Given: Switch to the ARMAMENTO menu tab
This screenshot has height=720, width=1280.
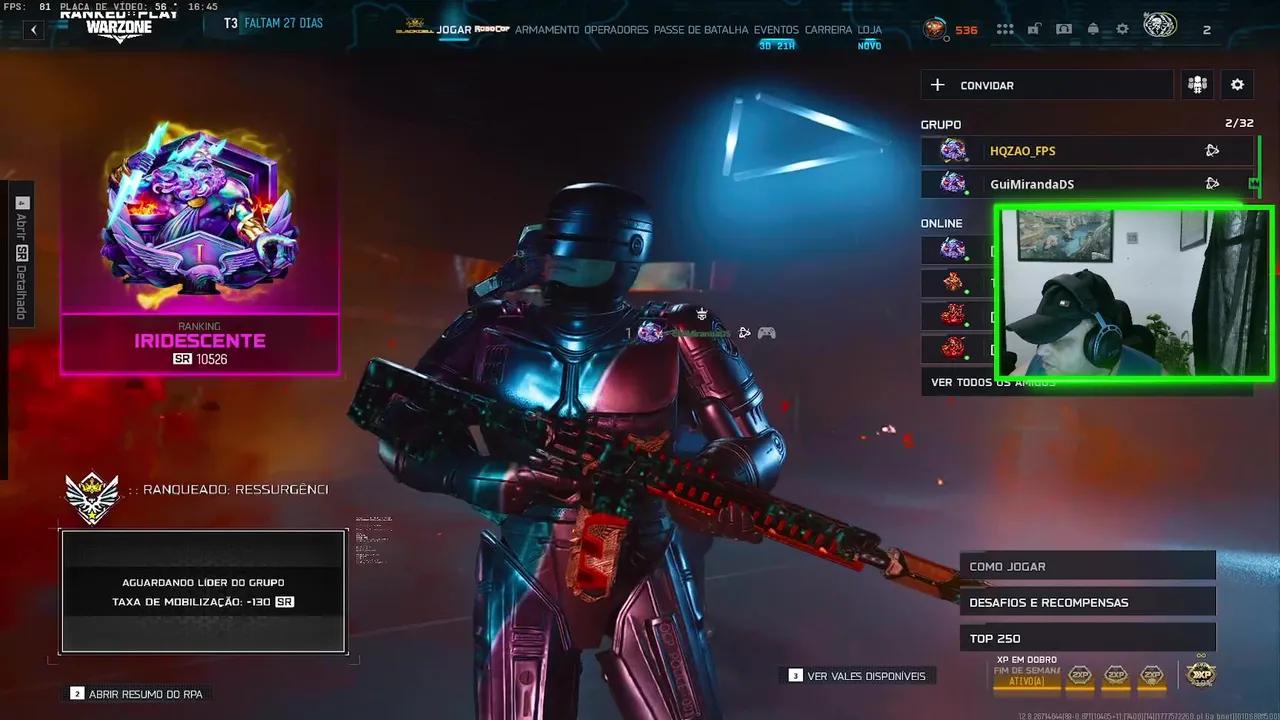Looking at the screenshot, I should coord(546,30).
